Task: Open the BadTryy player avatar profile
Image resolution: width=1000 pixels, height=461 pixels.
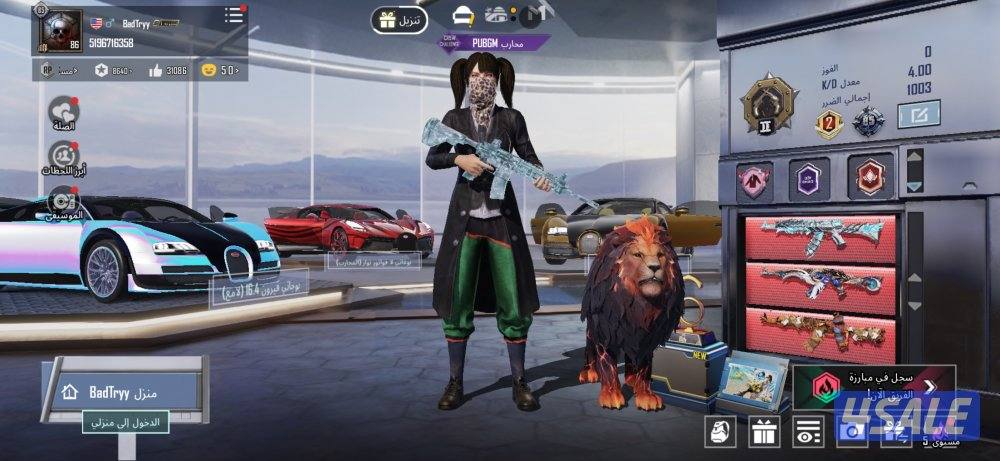Action: 61,30
